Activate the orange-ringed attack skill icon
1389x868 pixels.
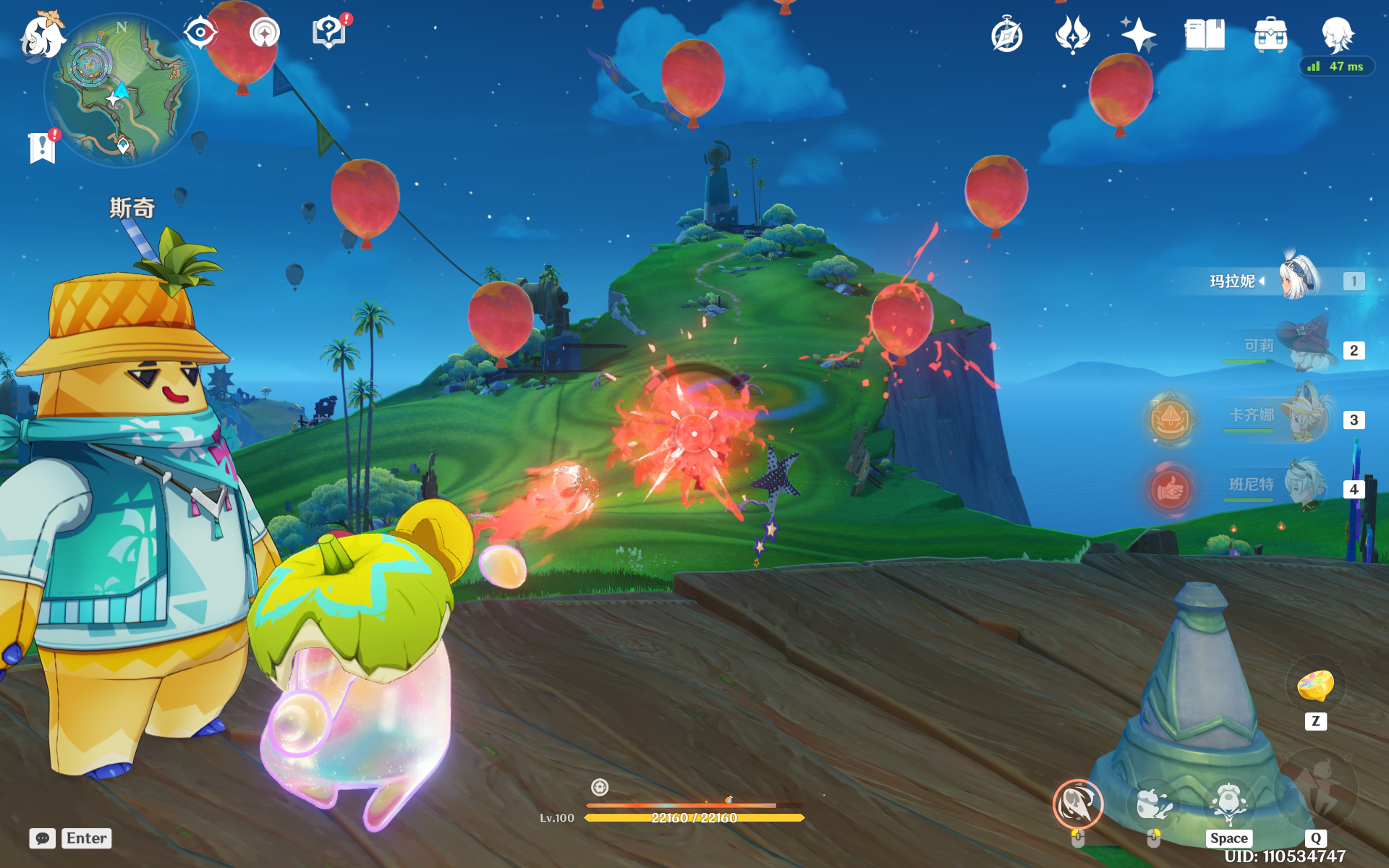[x=1077, y=804]
